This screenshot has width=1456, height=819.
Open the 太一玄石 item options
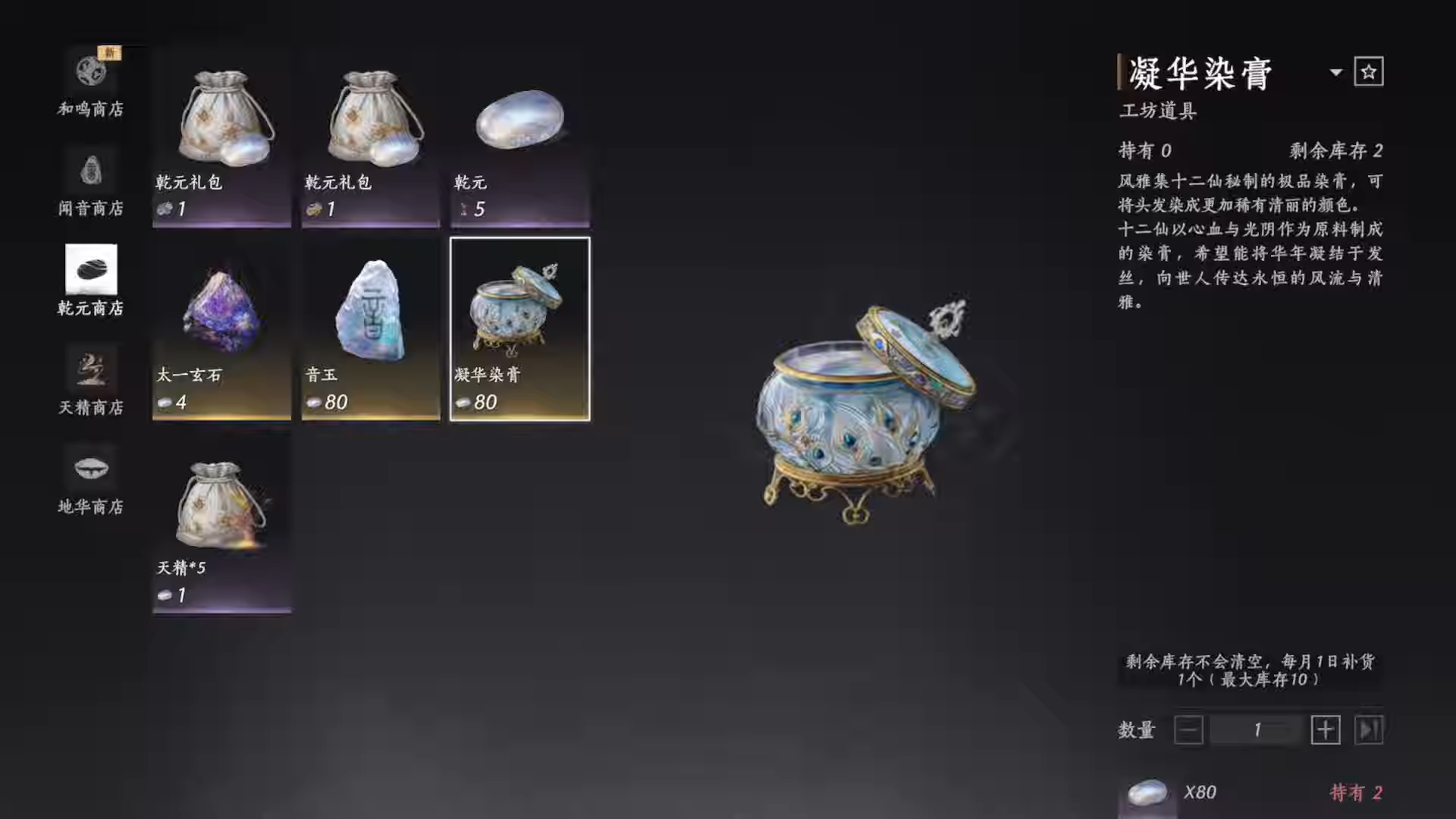tap(221, 326)
